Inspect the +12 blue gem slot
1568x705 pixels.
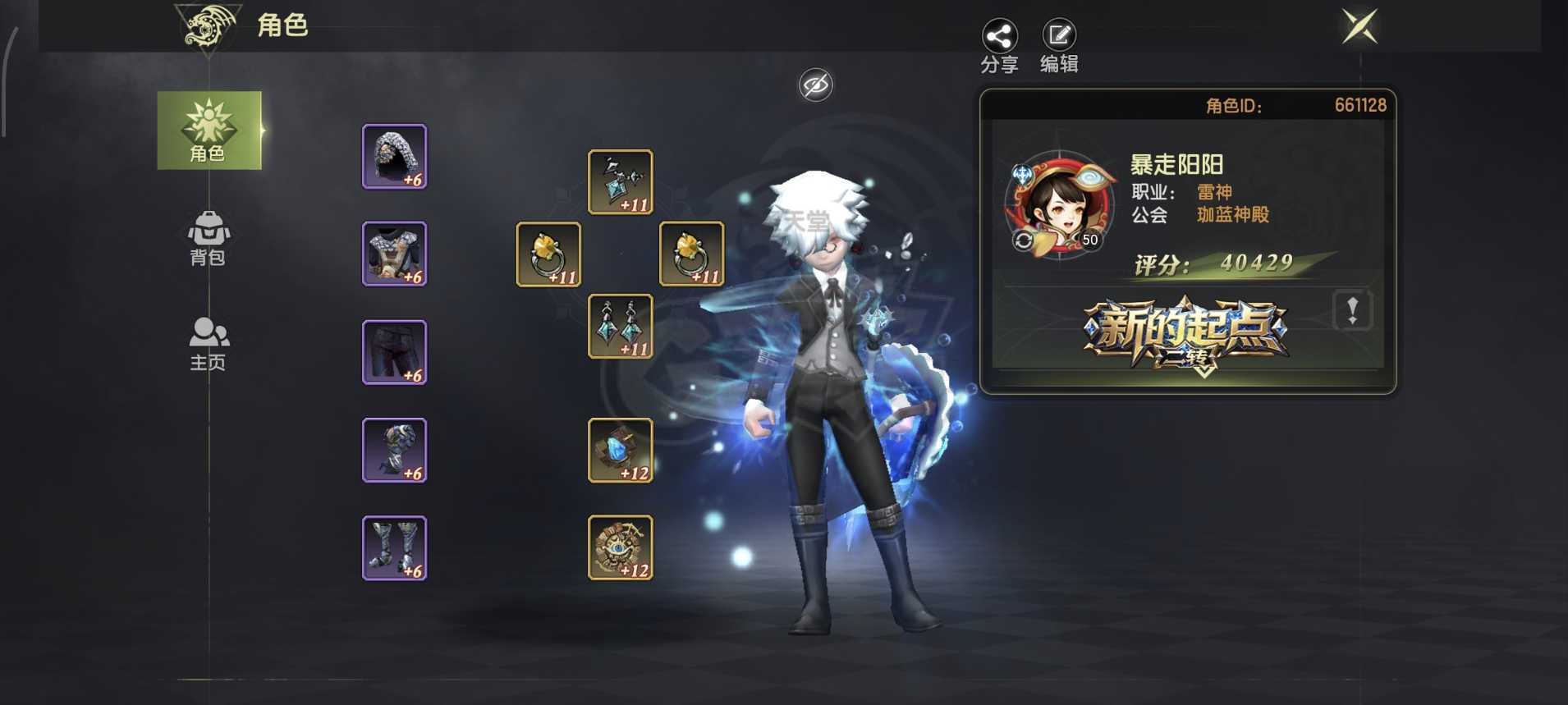tap(620, 450)
